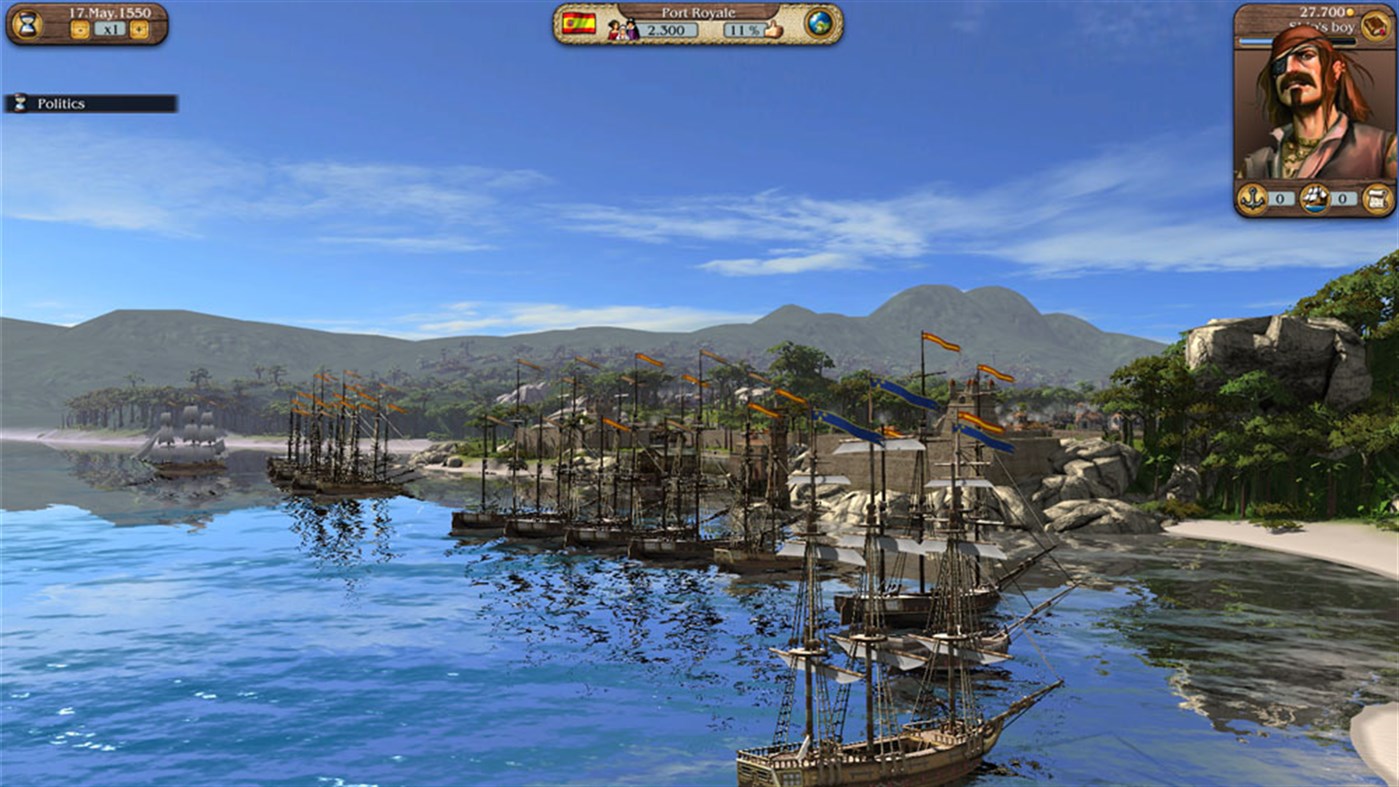Click the hourglass time icon
This screenshot has height=787, width=1399.
point(28,24)
